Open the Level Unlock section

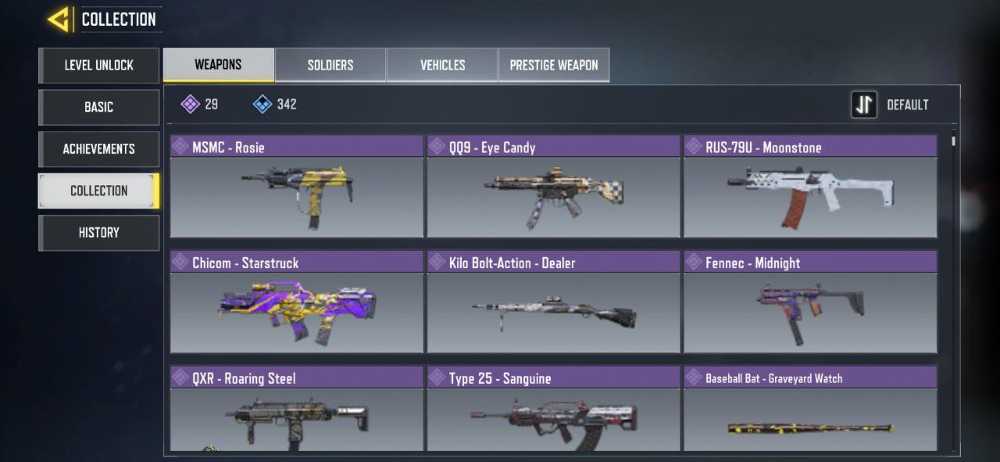[98, 65]
